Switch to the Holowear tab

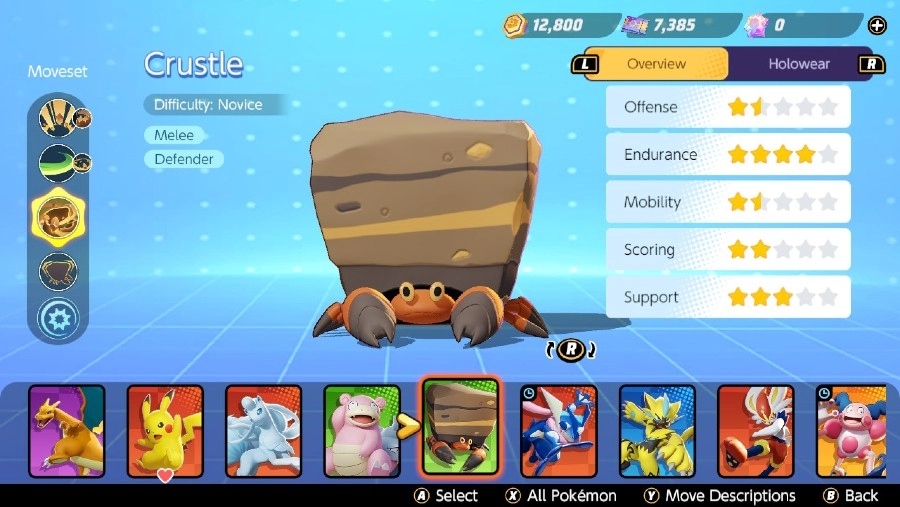pos(798,64)
